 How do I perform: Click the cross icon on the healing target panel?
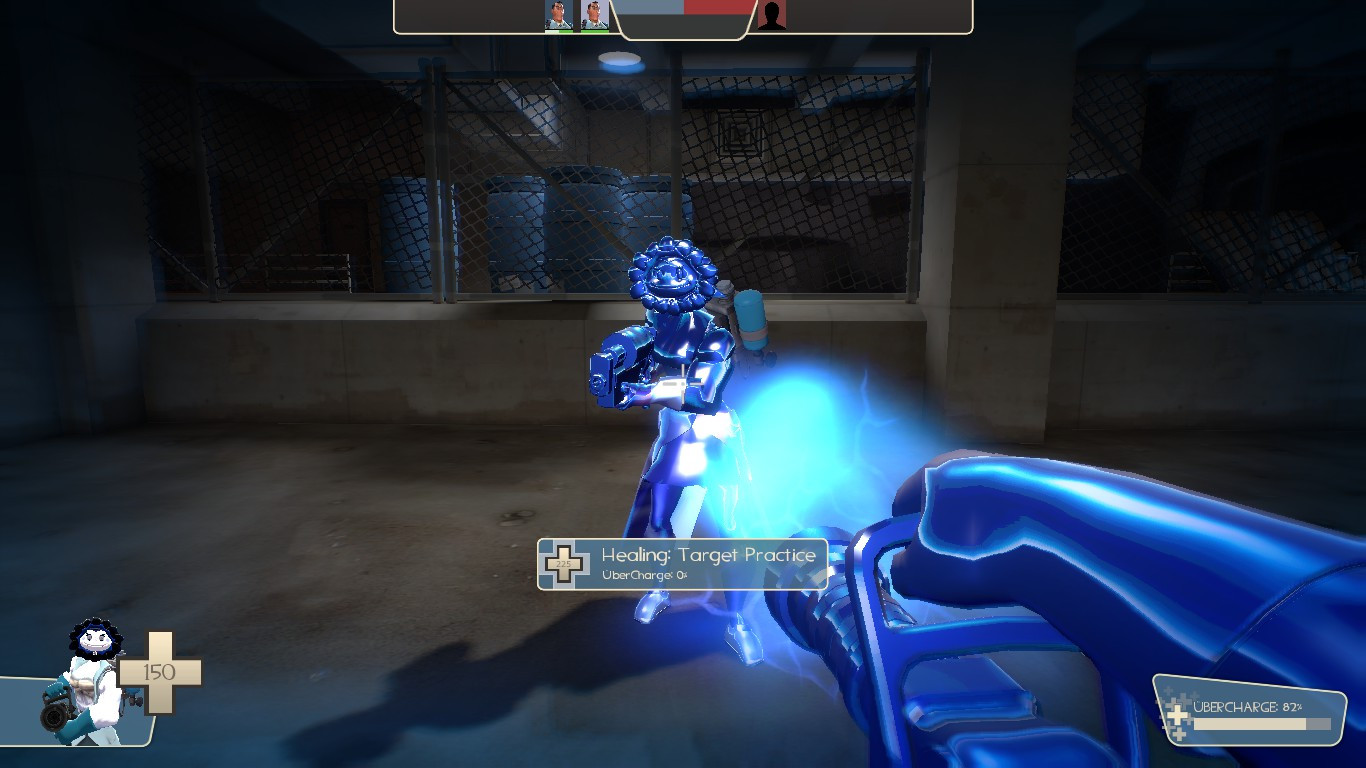565,563
